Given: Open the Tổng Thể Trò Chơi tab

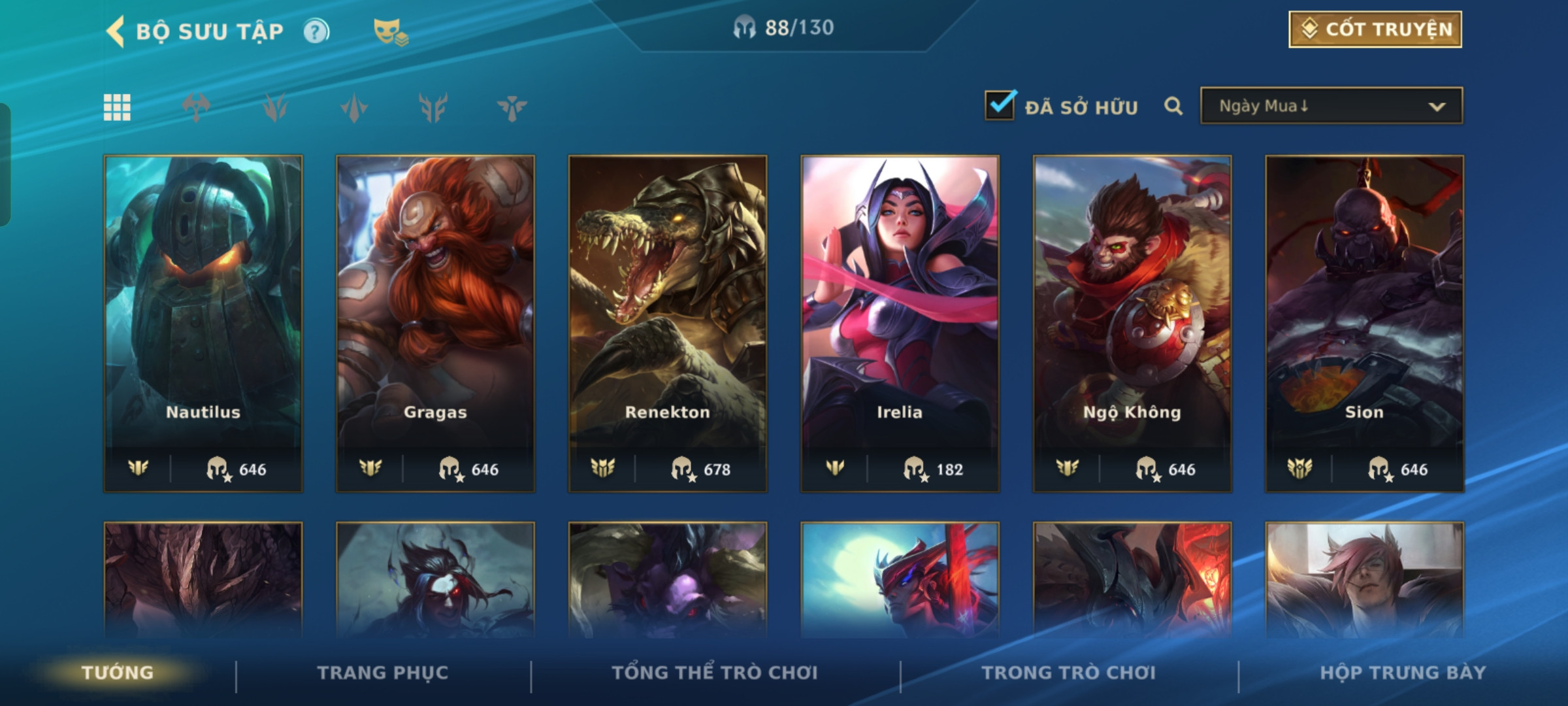Looking at the screenshot, I should coord(715,673).
